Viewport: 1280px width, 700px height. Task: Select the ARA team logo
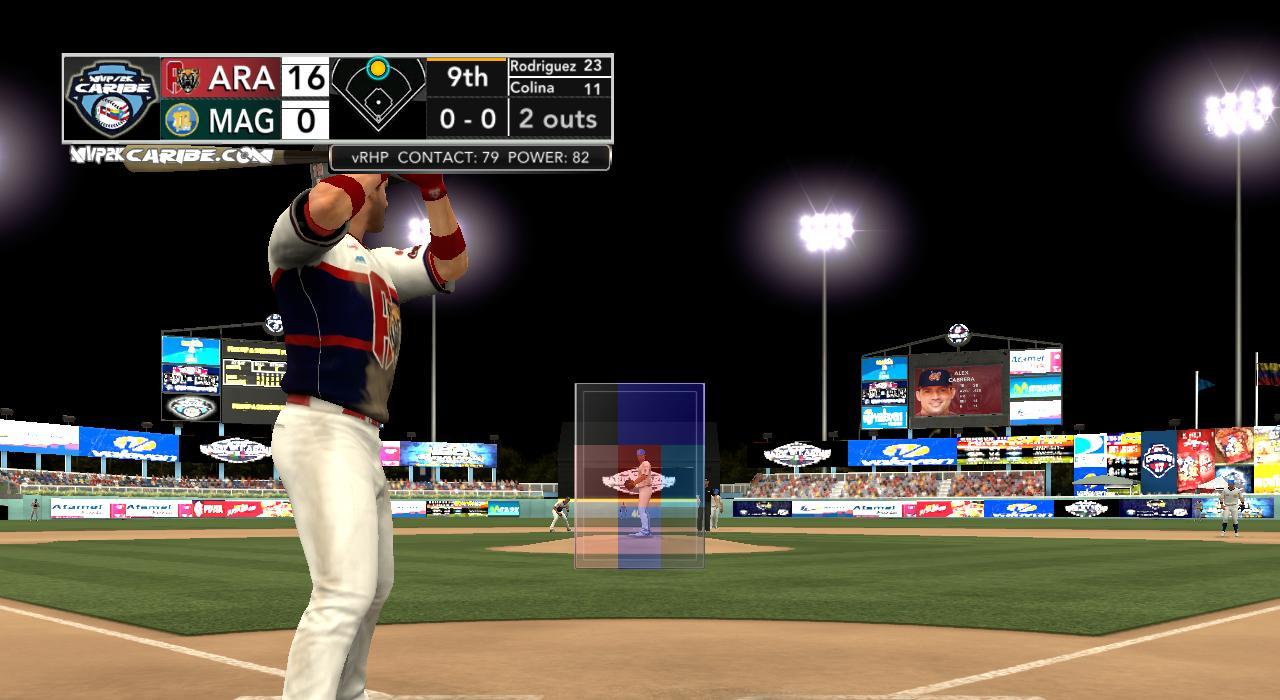184,77
